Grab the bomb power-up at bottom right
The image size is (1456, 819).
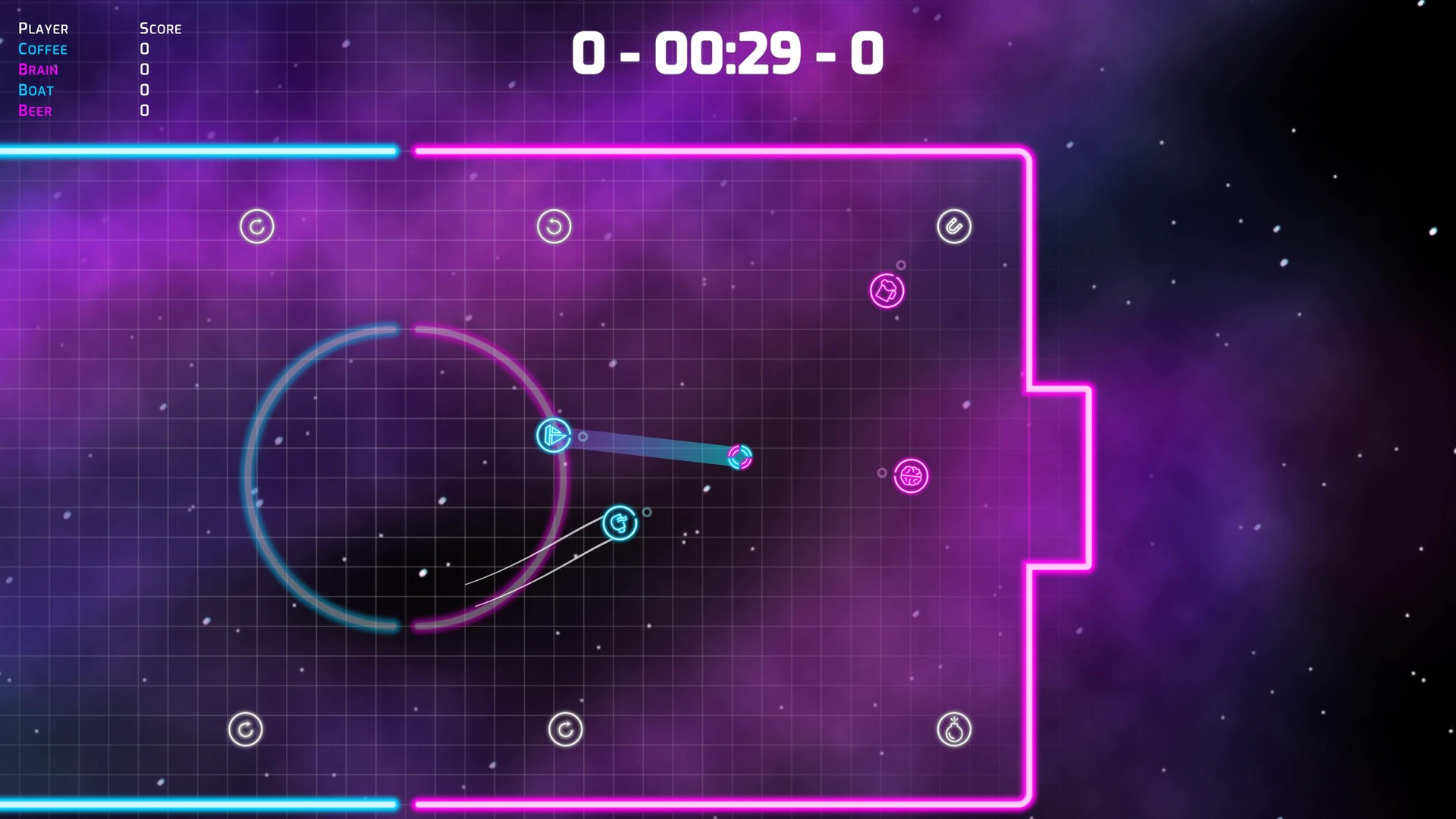pos(955,728)
